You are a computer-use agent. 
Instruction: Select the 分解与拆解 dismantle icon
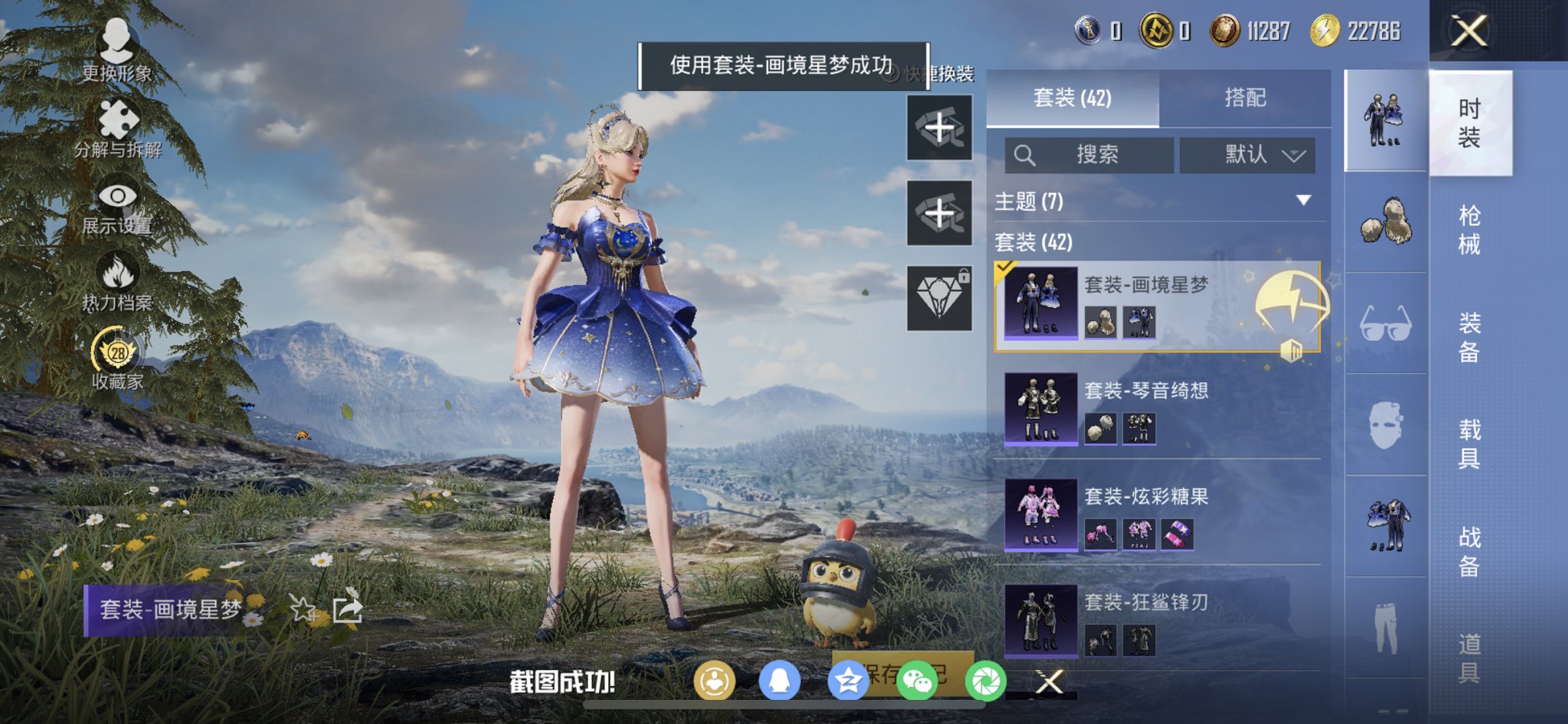pos(119,118)
